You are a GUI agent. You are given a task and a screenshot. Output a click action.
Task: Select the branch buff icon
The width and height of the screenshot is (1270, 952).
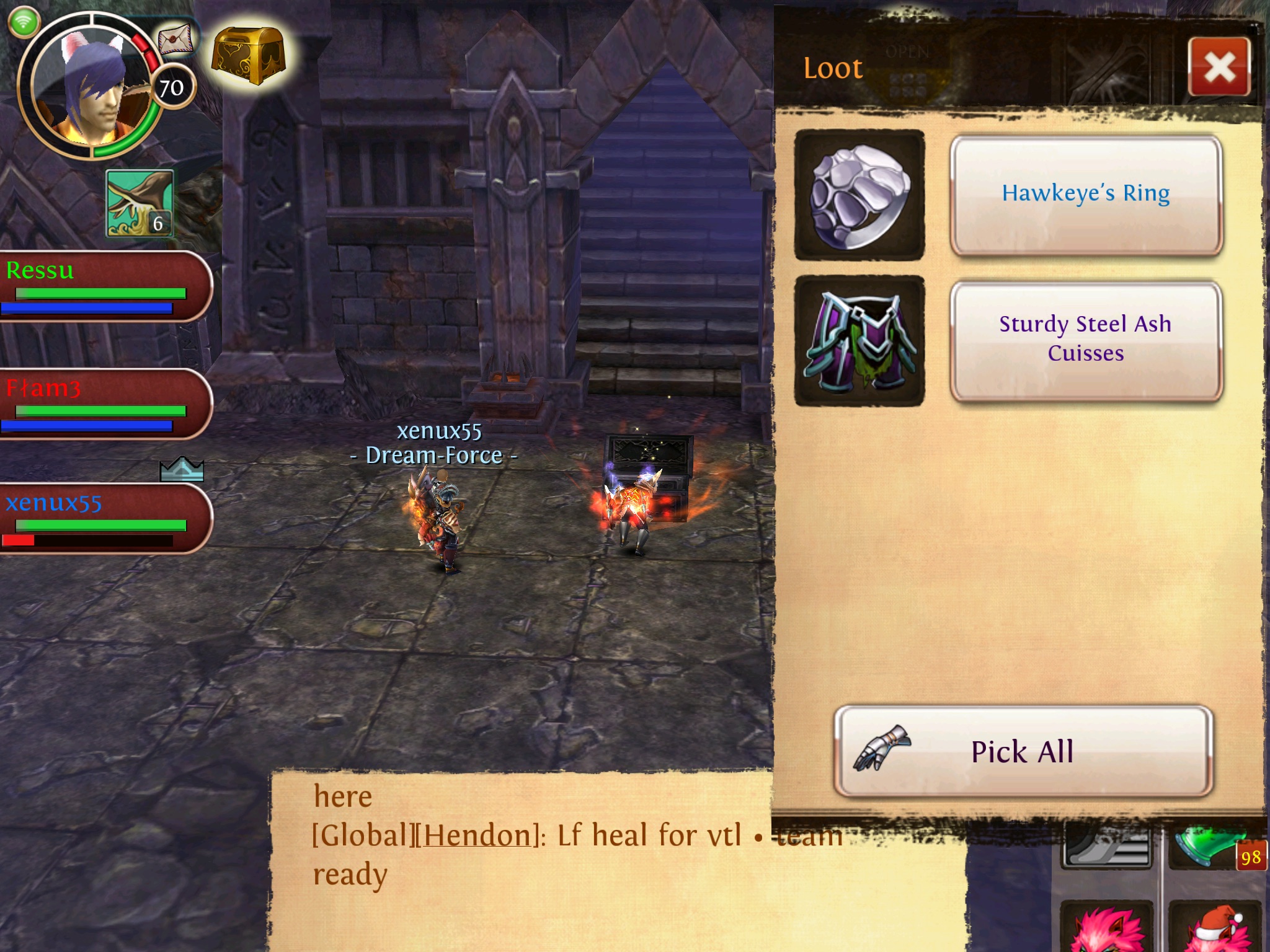pos(140,203)
